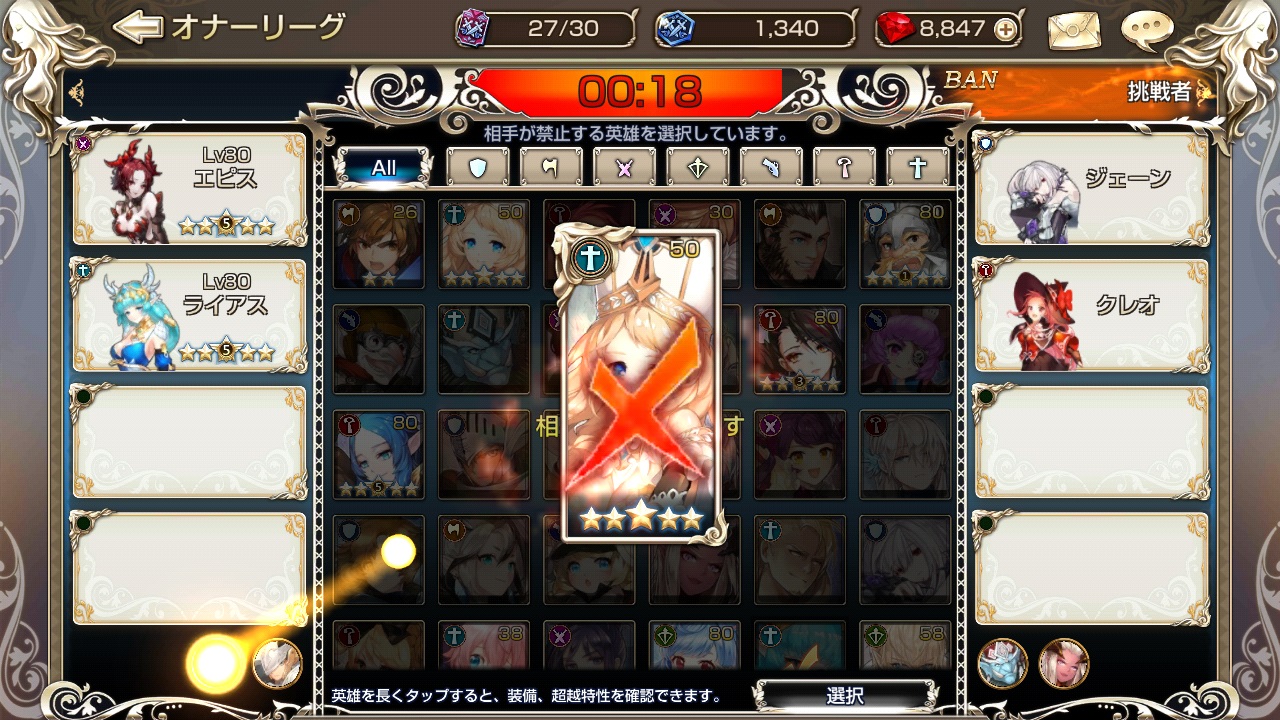Filter heroes by the crossed daggers icon
This screenshot has width=1280, height=720.
(624, 167)
